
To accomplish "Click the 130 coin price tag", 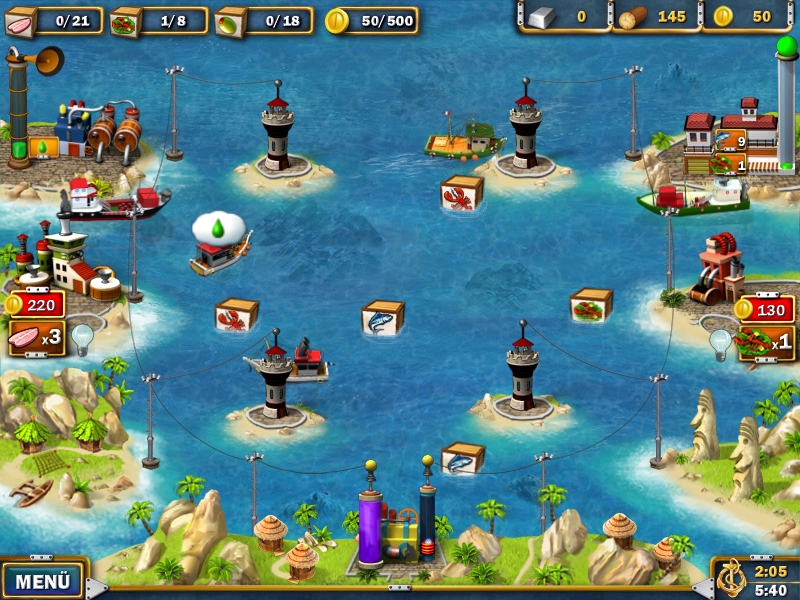I will click(x=765, y=309).
